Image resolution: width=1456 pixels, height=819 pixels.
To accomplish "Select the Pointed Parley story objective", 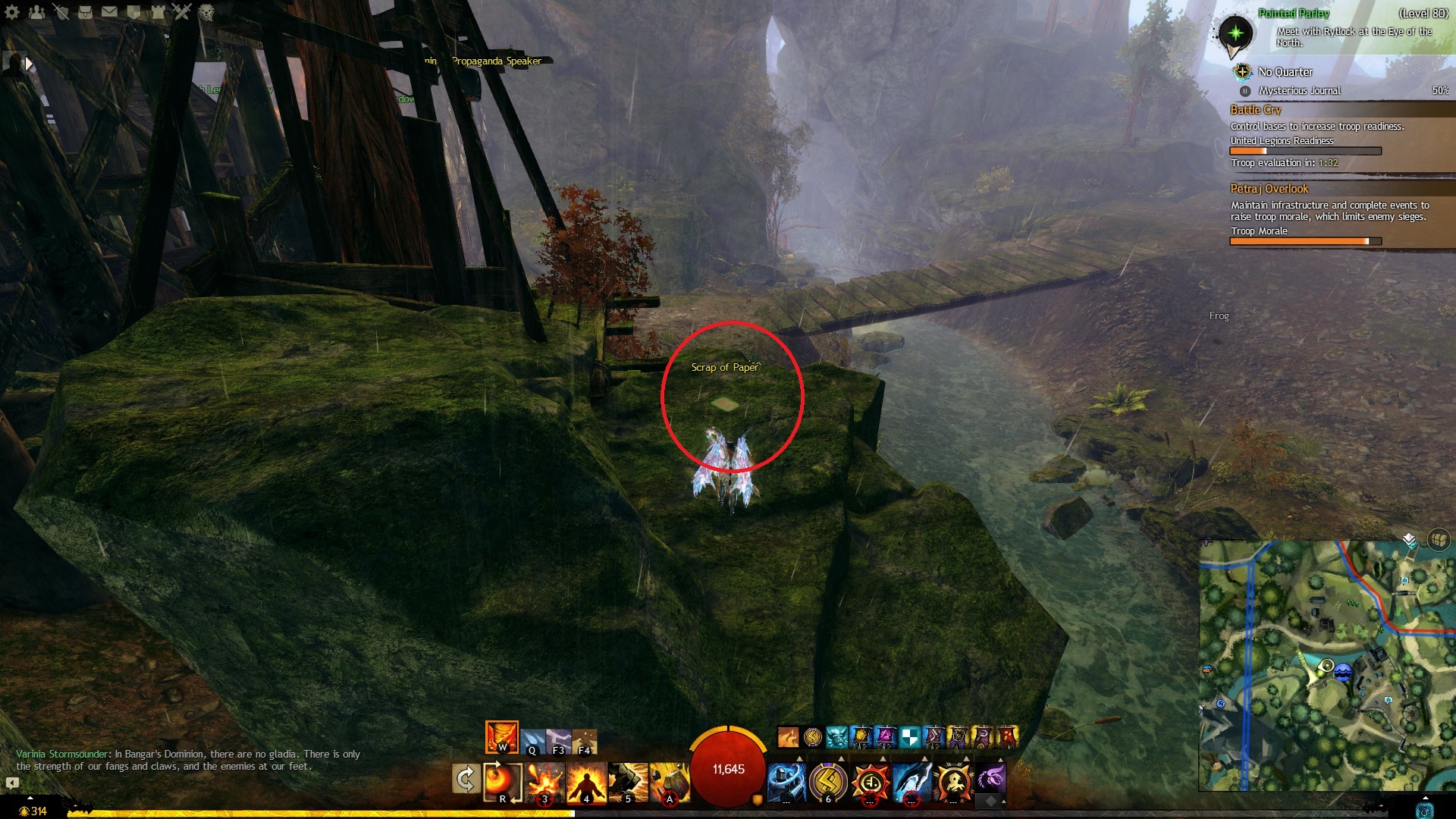I will pyautogui.click(x=1294, y=14).
